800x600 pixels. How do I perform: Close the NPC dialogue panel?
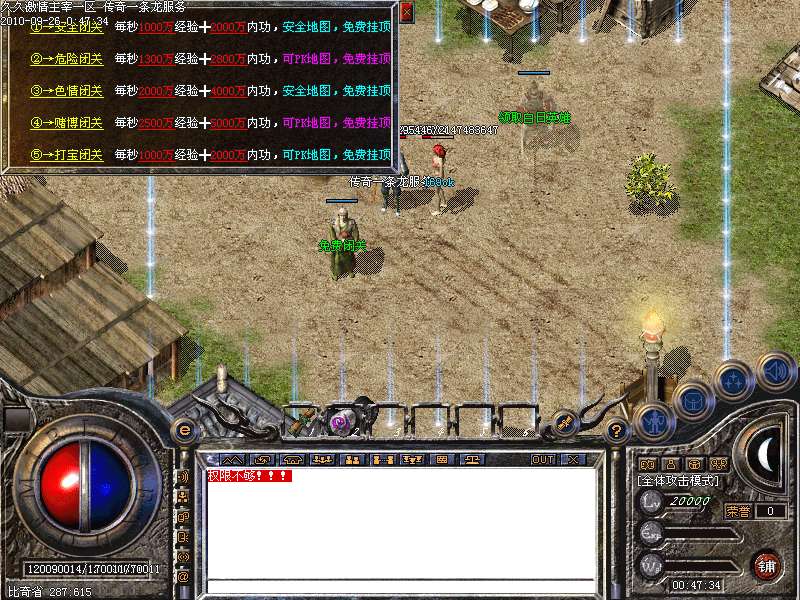point(406,13)
